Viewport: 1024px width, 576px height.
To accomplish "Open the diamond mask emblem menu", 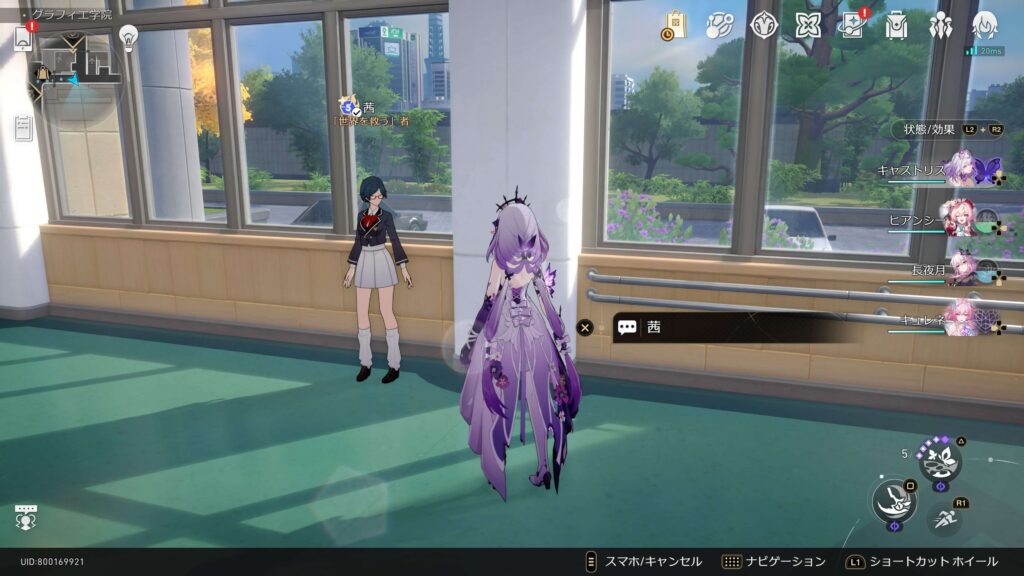I will [764, 25].
